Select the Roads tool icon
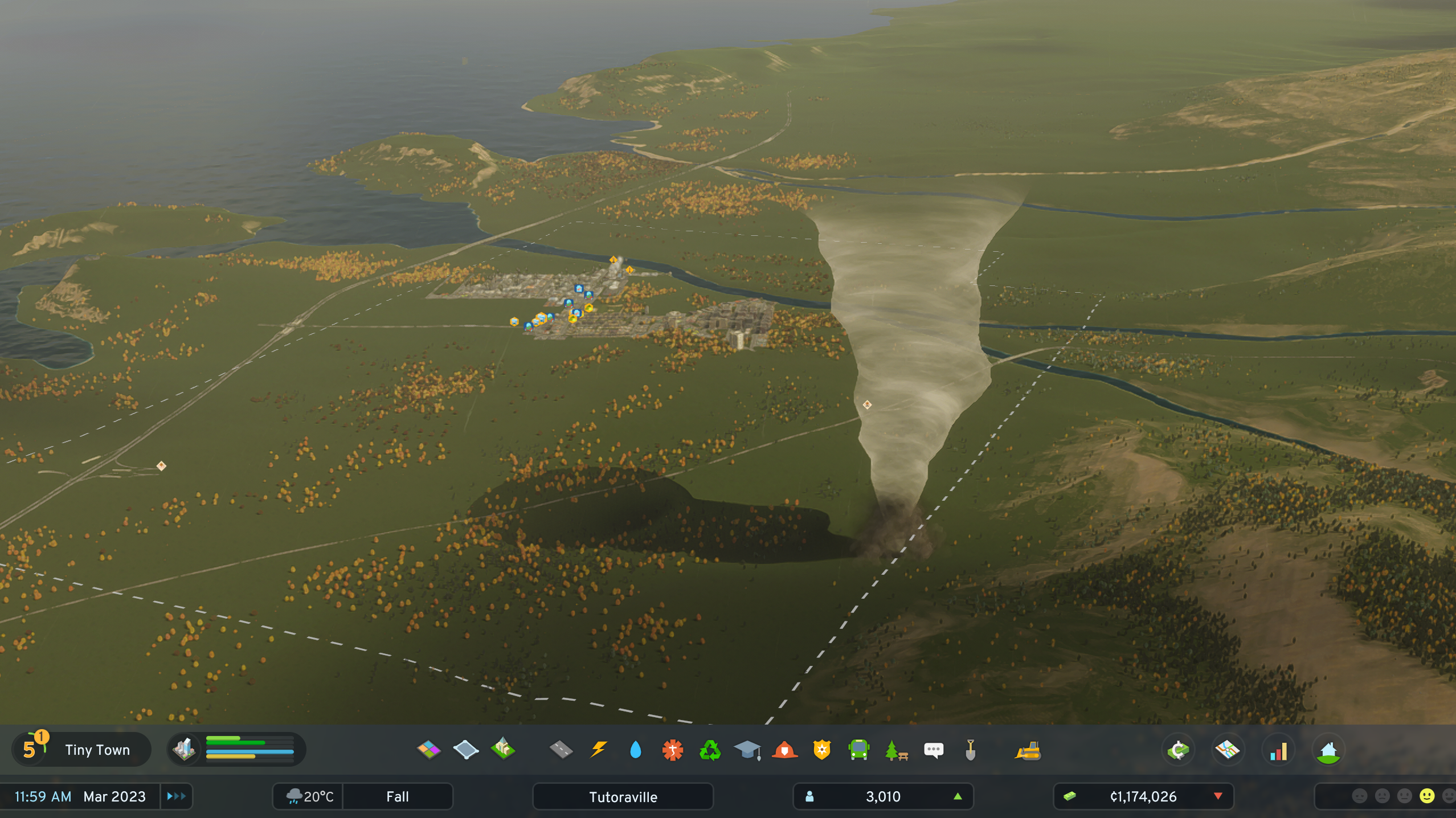The width and height of the screenshot is (1456, 818). [561, 750]
